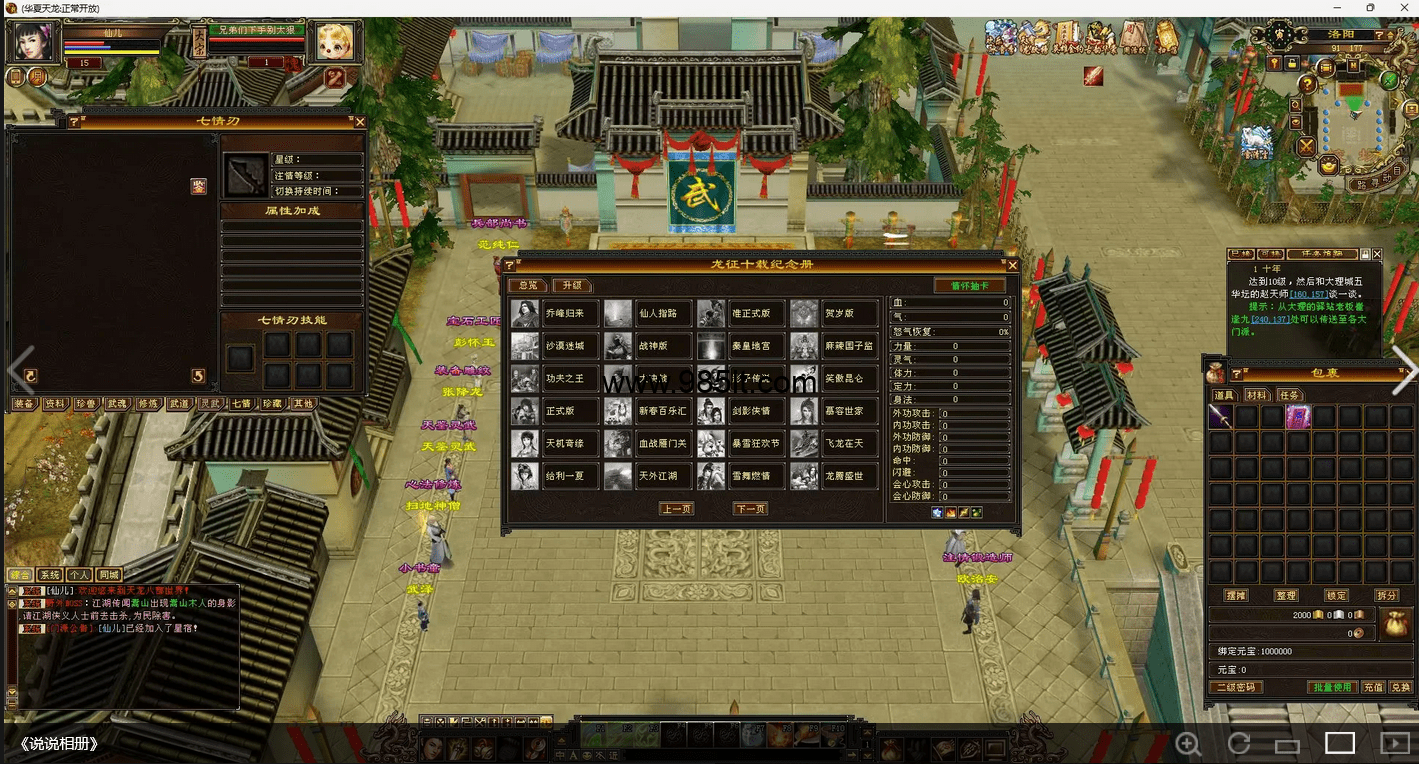Switch to the 材料 bag tab
The height and width of the screenshot is (764, 1419).
coord(1256,395)
